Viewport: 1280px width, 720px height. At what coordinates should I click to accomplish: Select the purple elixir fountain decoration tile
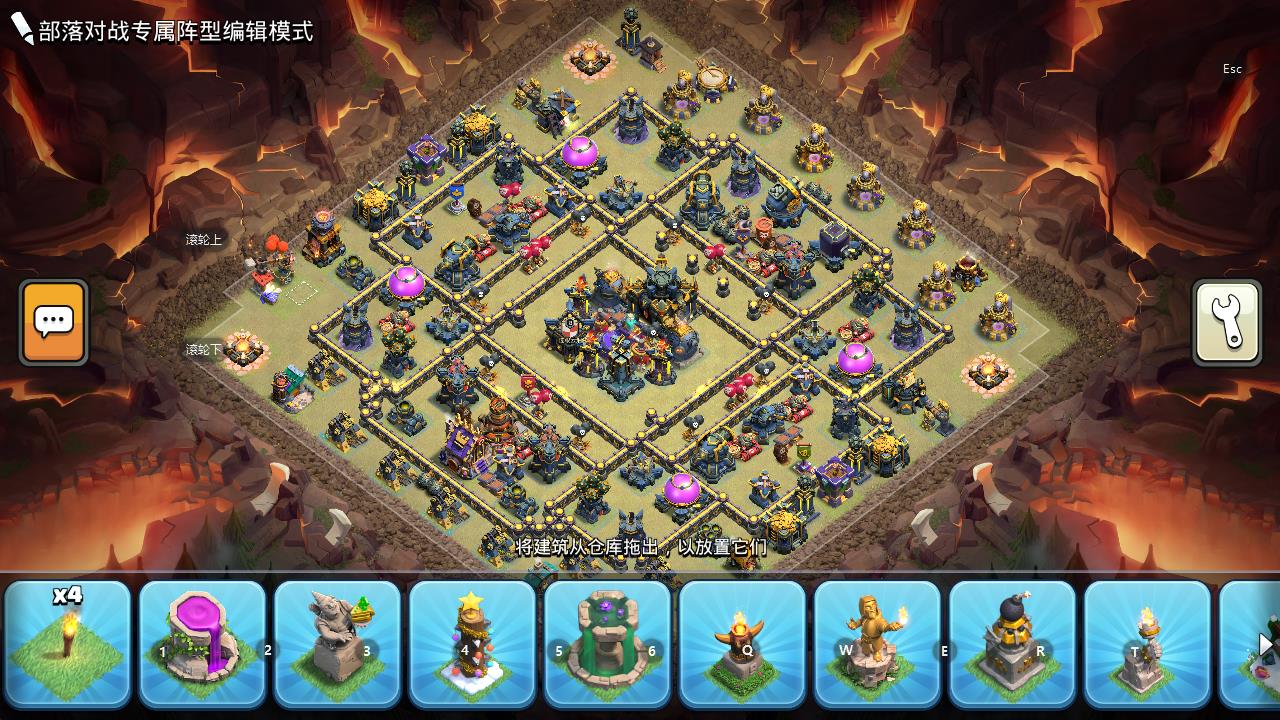(203, 644)
